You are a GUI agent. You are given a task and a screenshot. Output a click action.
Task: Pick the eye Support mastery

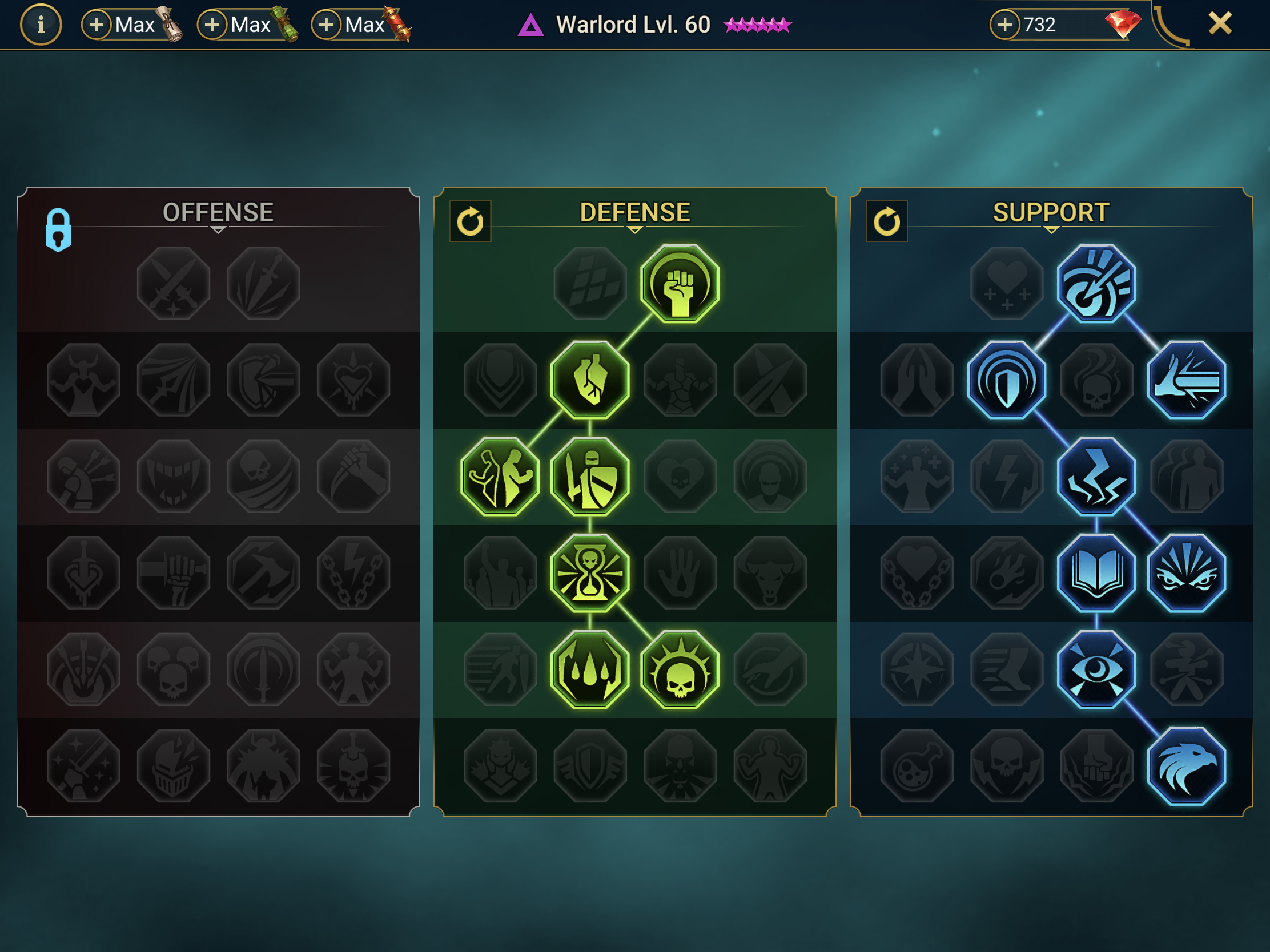click(x=1096, y=669)
